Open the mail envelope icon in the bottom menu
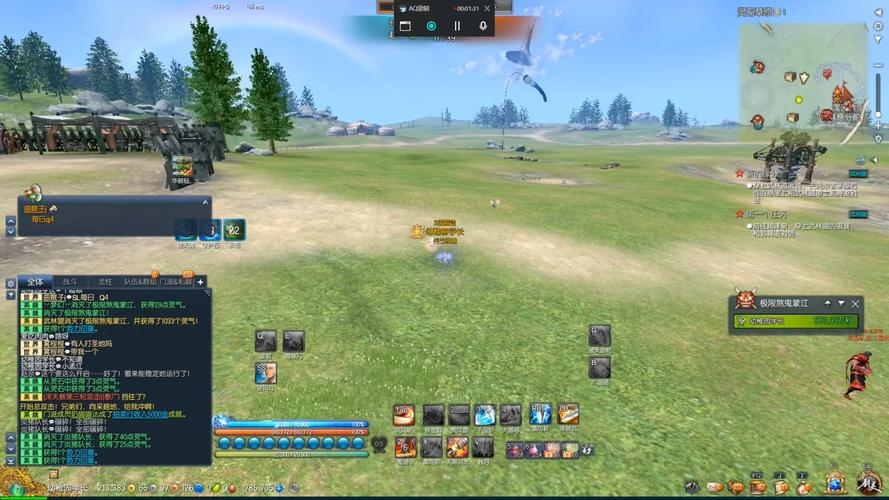 [714, 487]
